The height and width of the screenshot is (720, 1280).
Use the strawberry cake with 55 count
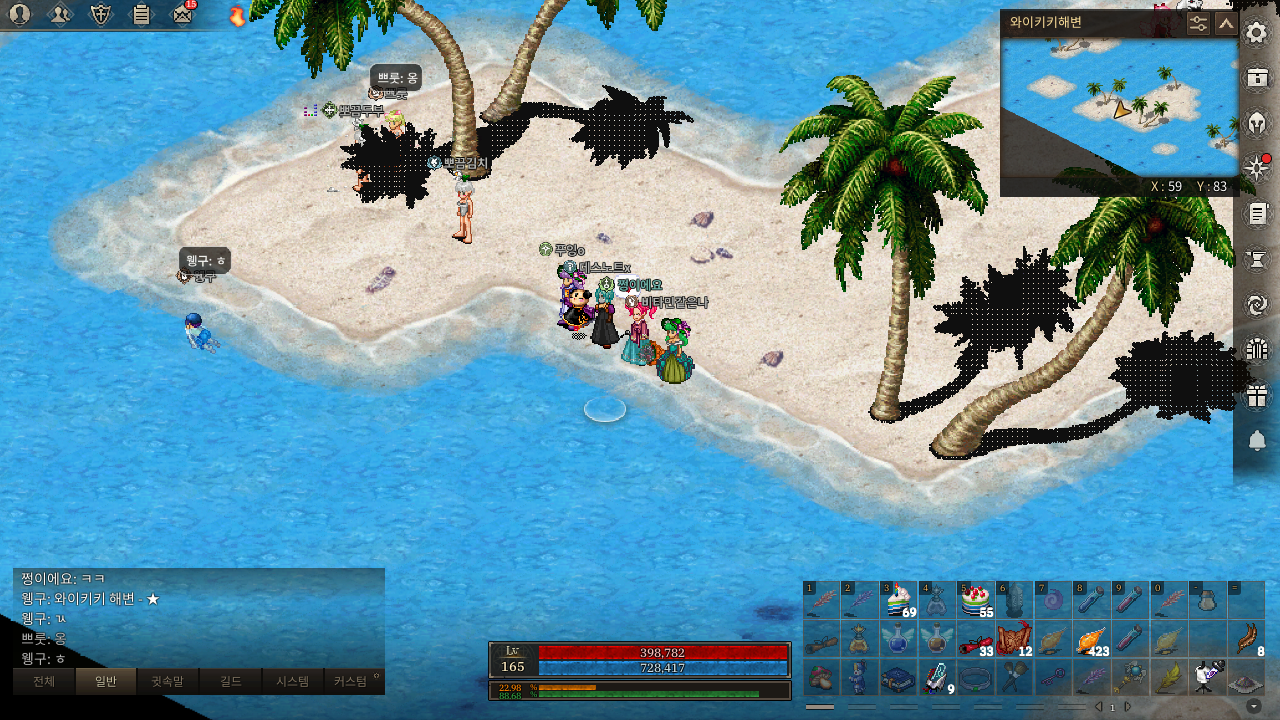[974, 601]
